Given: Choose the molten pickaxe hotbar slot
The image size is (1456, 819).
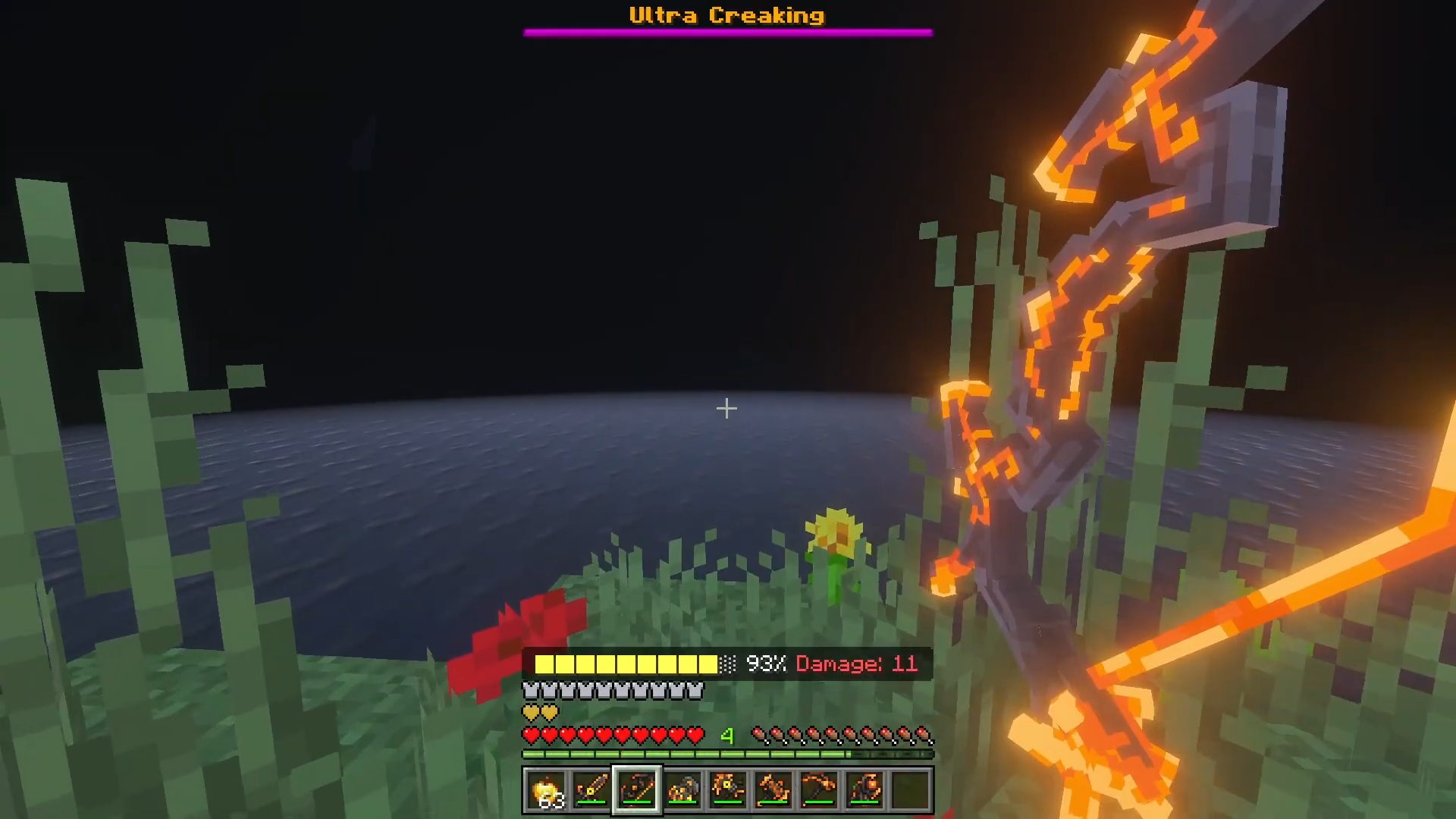Looking at the screenshot, I should coord(819,790).
